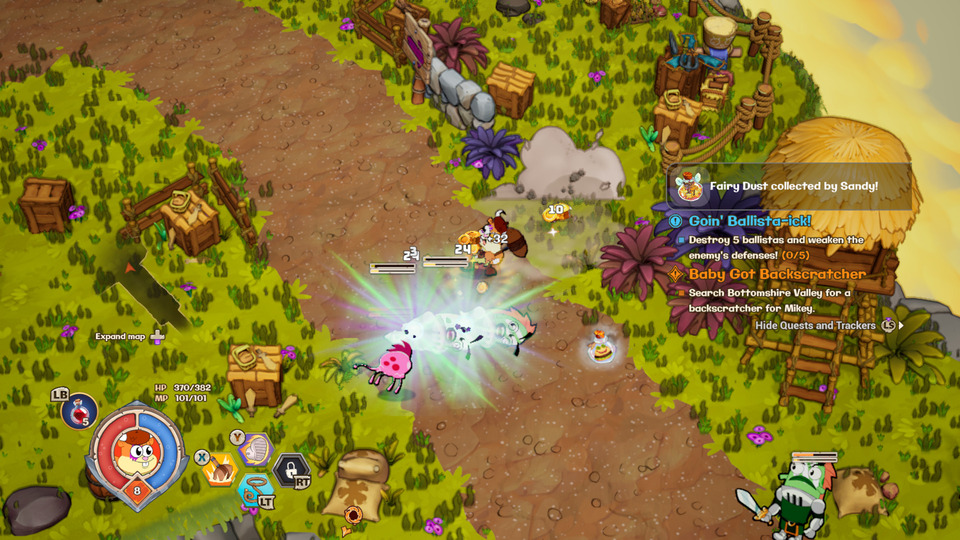Screen dimensions: 960x540
Task: Activate the brush attack ability
Action: click(x=219, y=469)
